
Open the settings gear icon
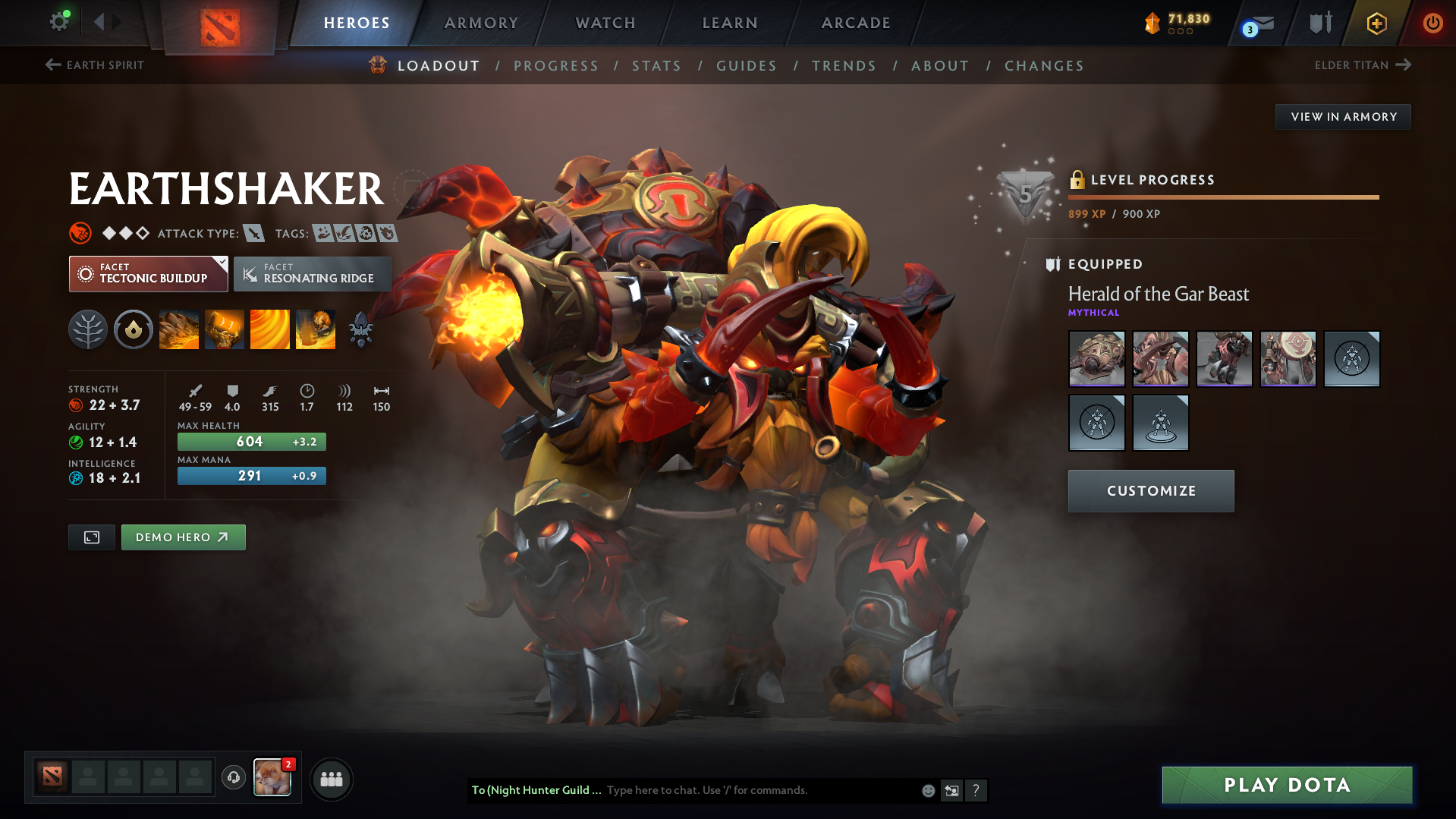pos(58,22)
